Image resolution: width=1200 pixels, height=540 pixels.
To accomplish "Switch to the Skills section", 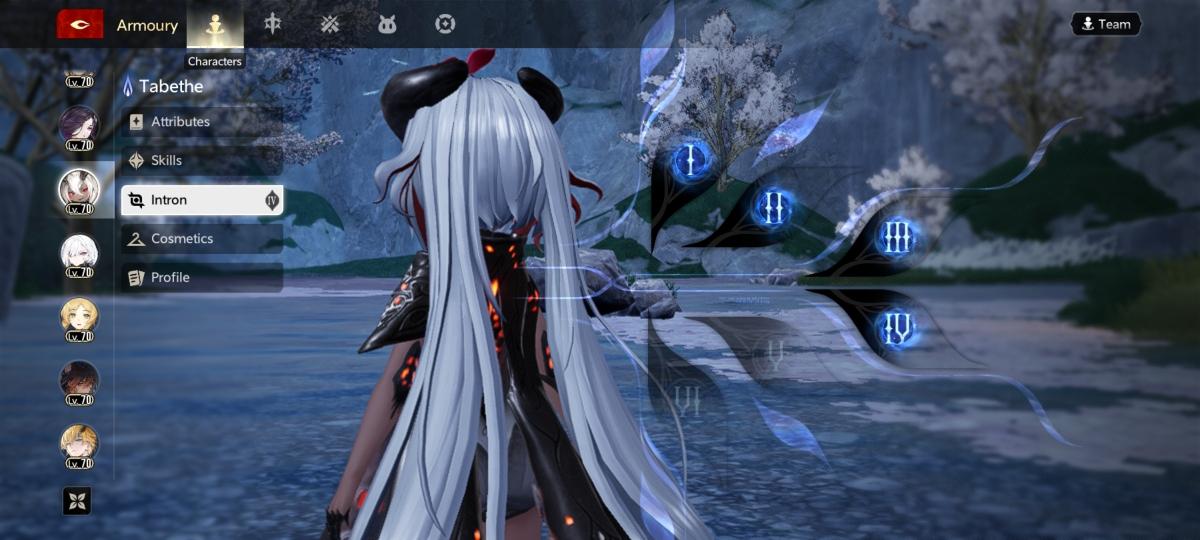I will tap(201, 161).
